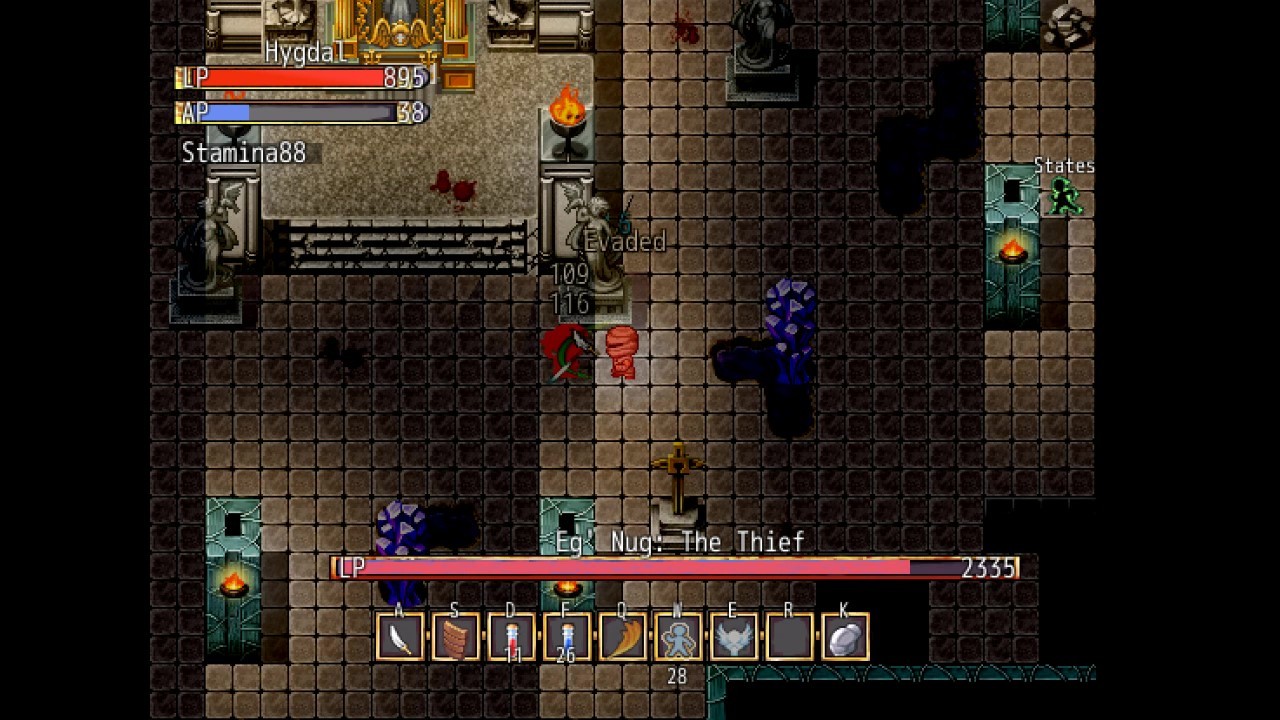Click the States label text
The height and width of the screenshot is (720, 1280).
coord(1064,166)
